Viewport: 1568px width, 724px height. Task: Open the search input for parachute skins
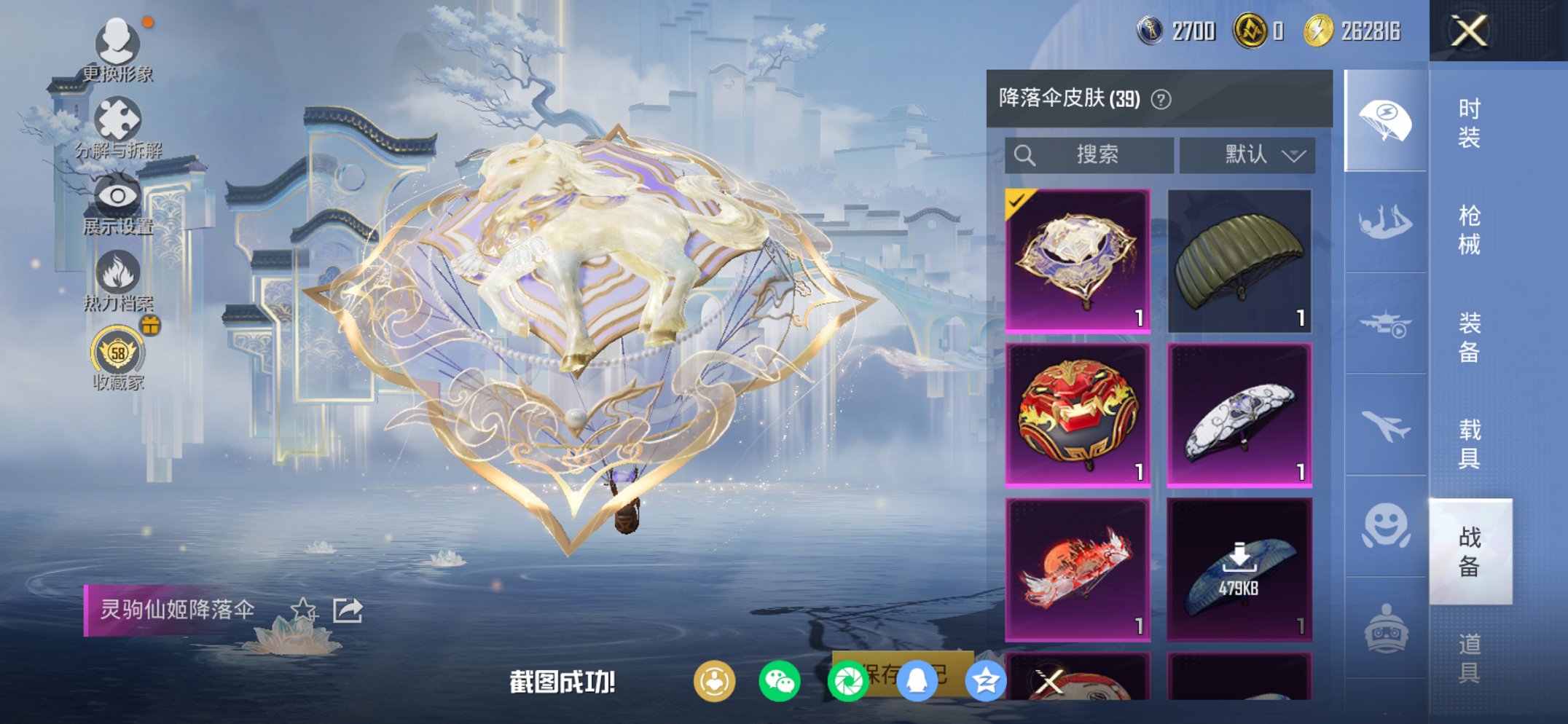pyautogui.click(x=1094, y=154)
